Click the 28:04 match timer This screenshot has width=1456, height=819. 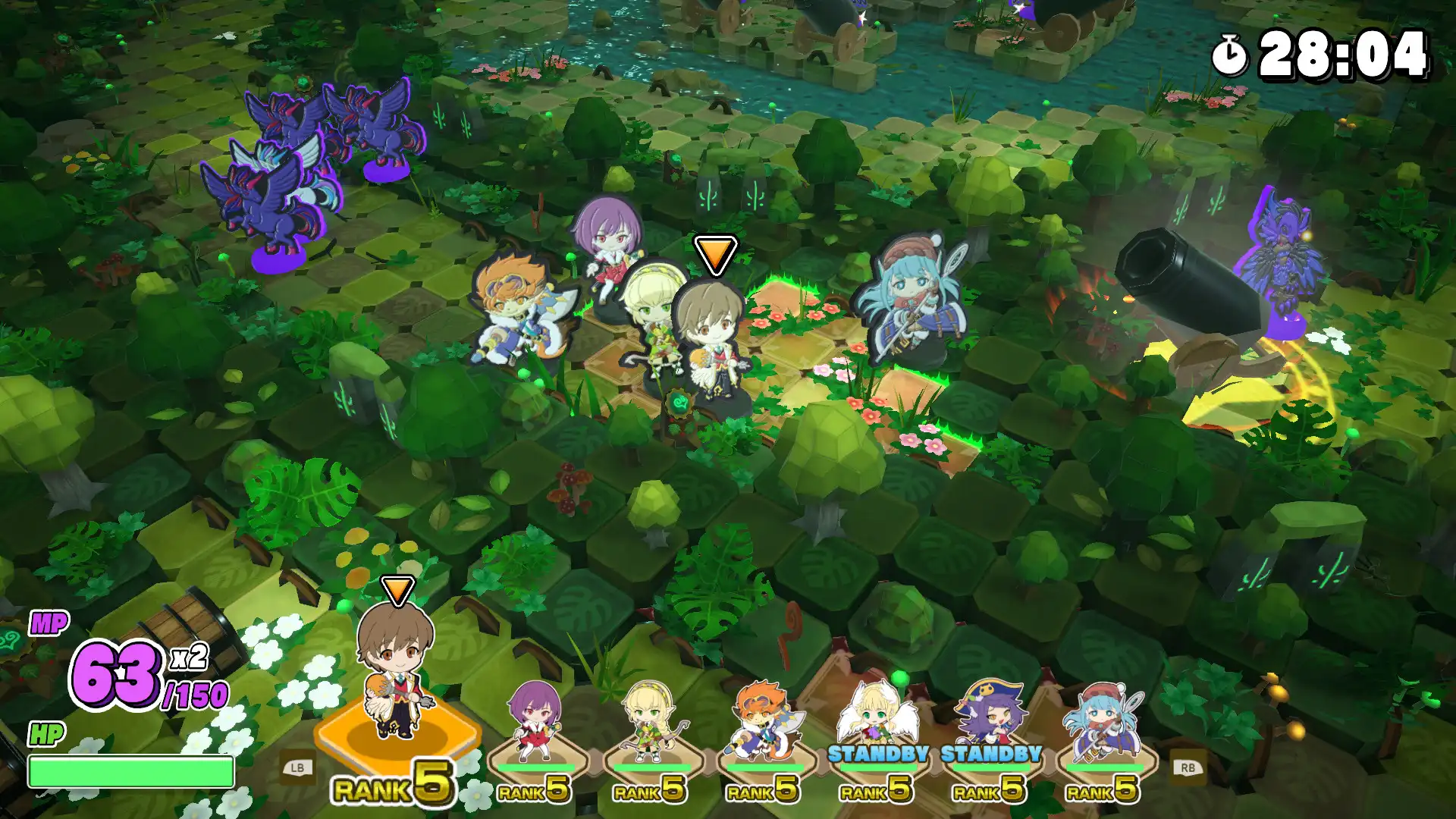click(1346, 53)
